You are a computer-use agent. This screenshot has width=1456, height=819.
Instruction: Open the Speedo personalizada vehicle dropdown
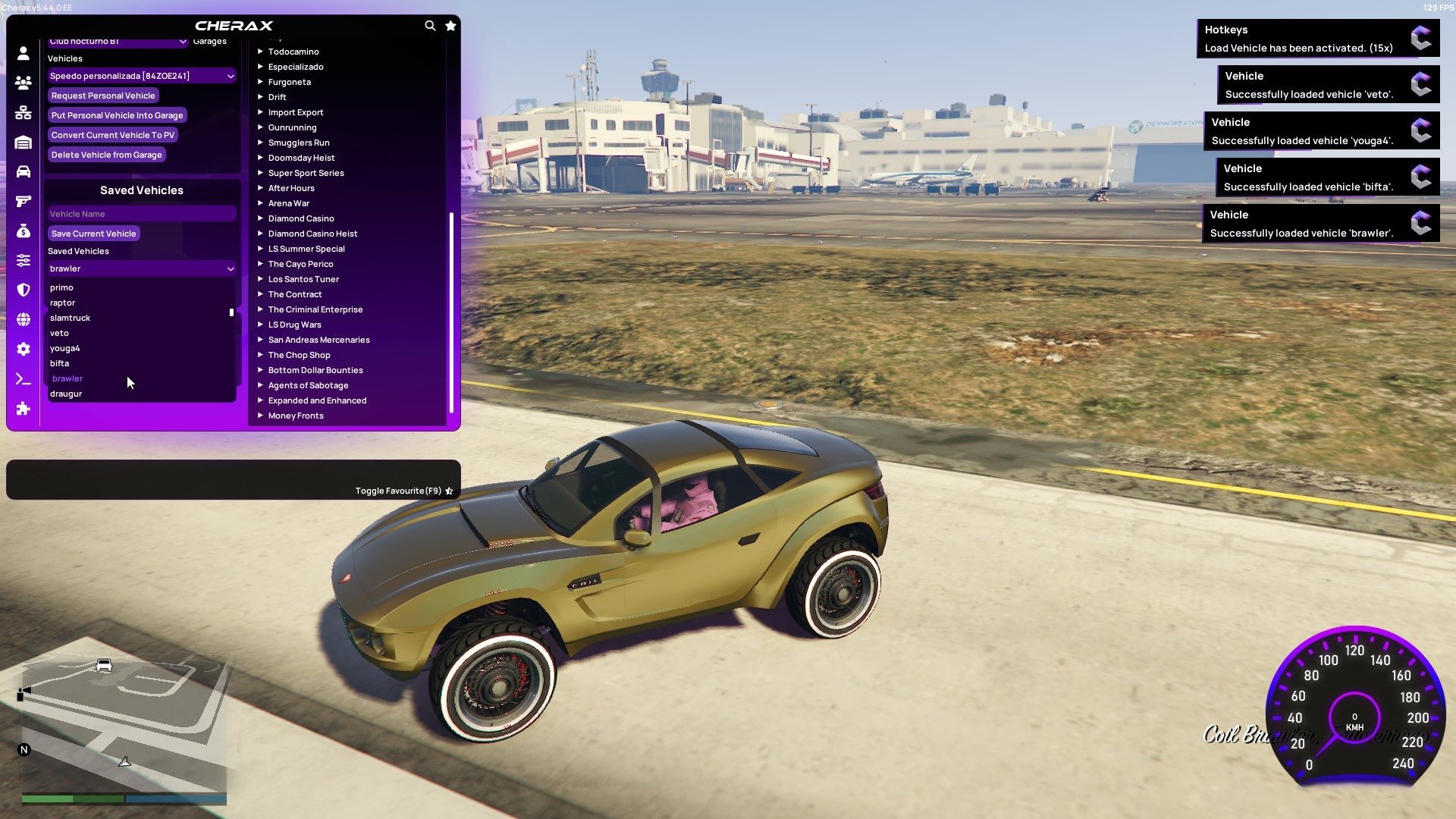tap(141, 76)
